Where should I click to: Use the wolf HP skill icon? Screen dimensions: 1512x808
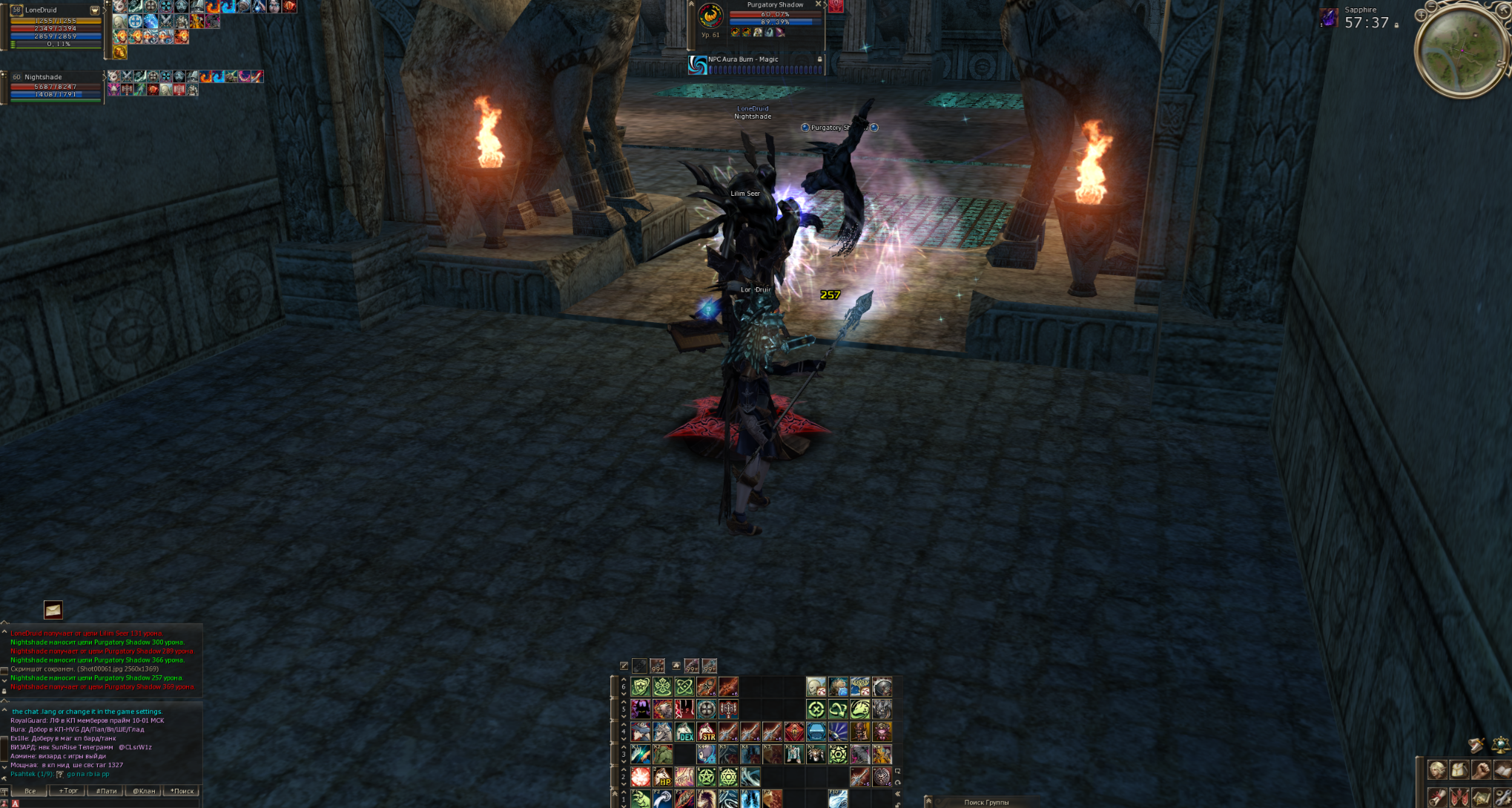pos(662,777)
